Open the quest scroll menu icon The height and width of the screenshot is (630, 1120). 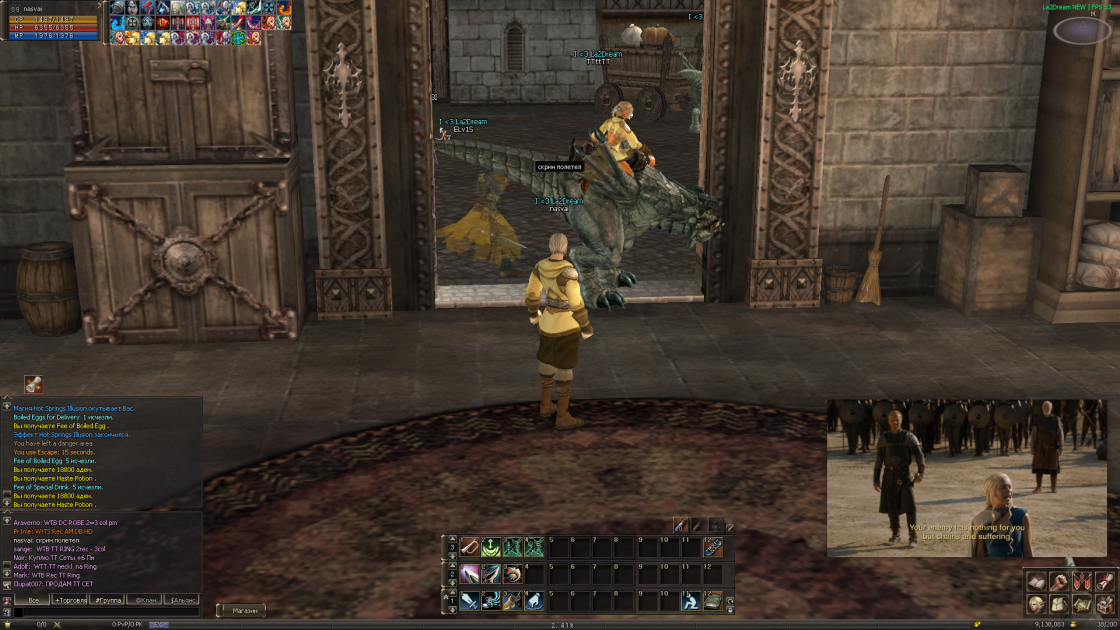point(1103,581)
